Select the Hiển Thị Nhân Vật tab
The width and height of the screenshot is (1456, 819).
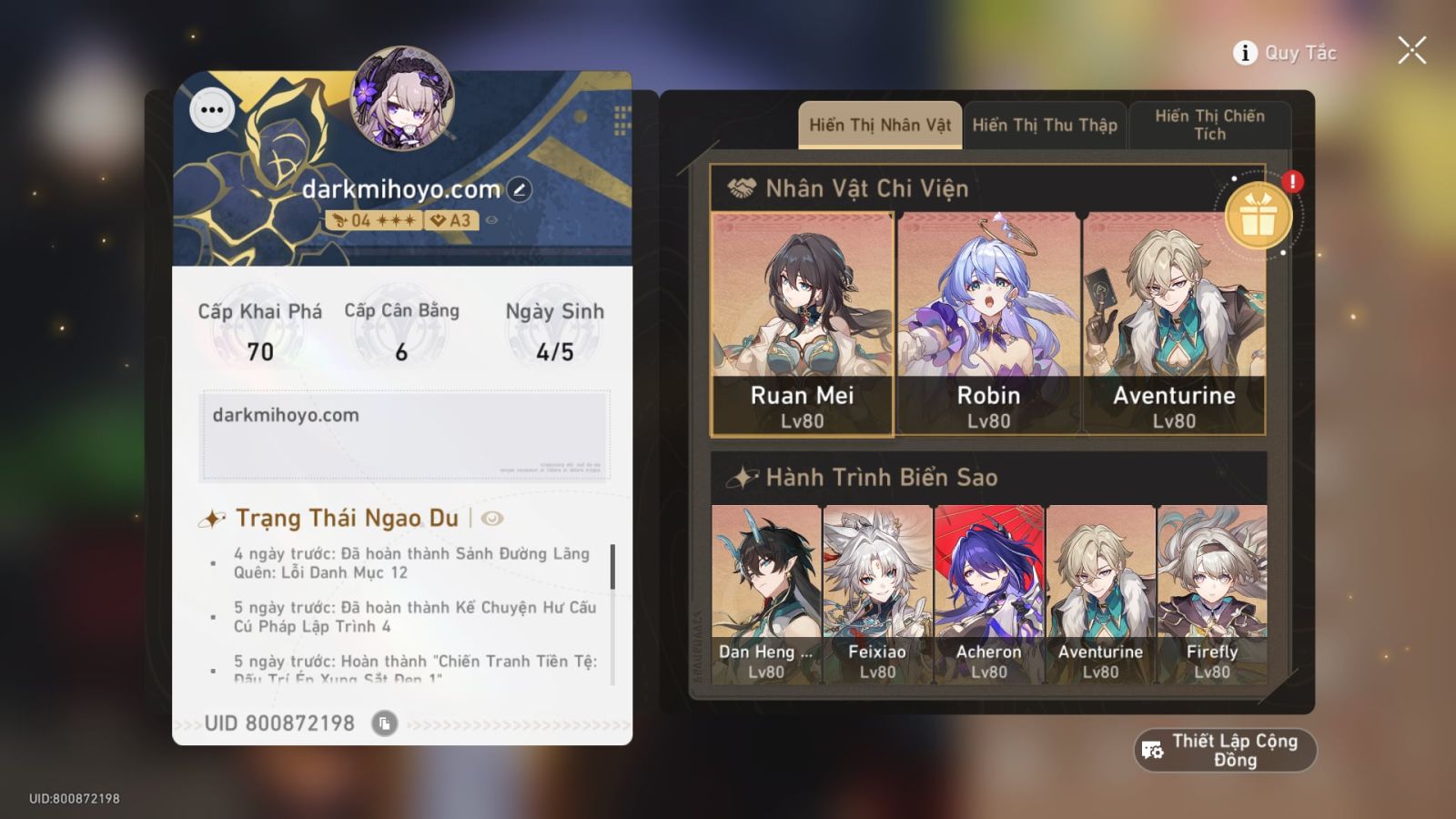click(x=877, y=125)
